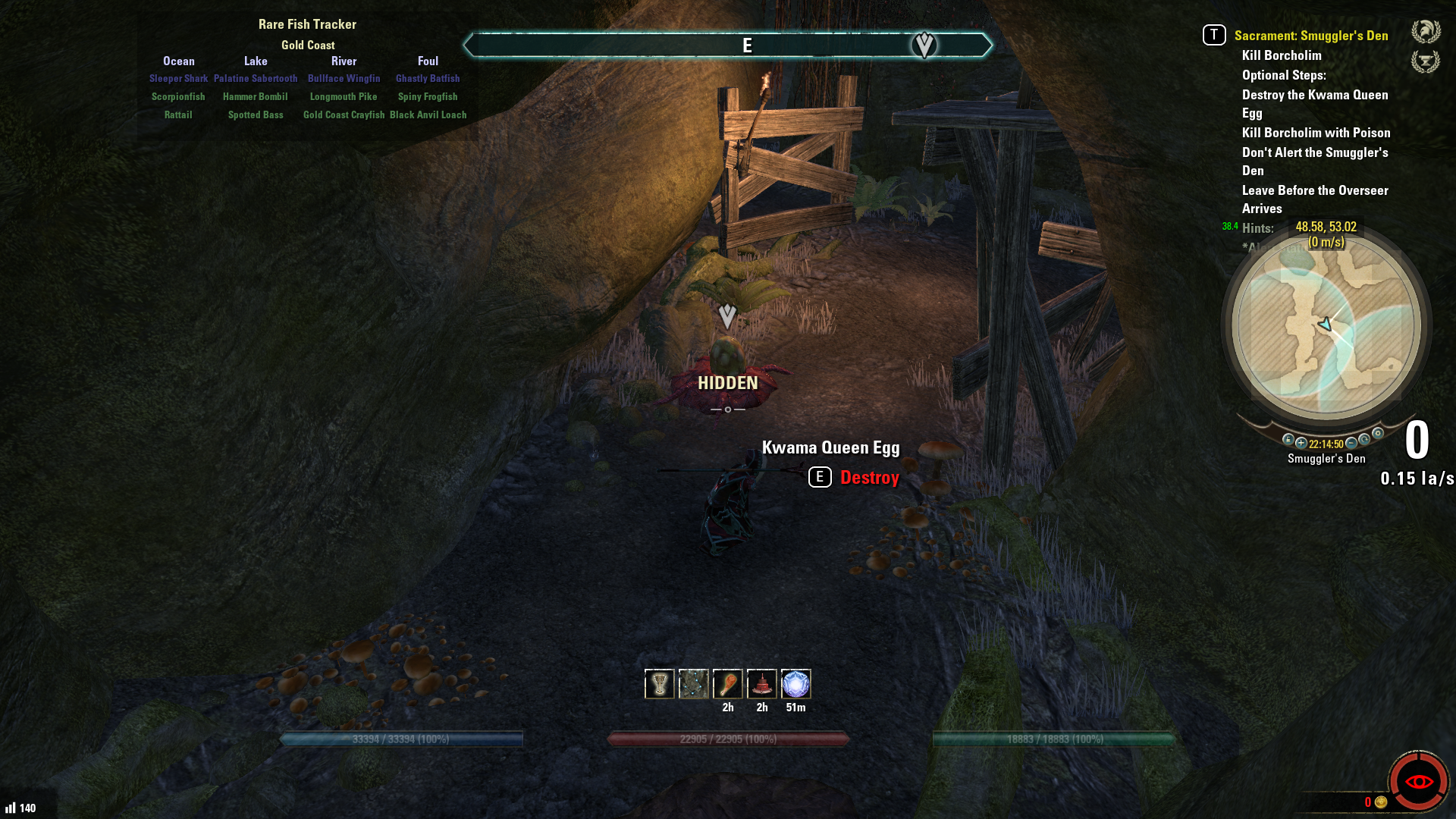Click the red stealth eye indicator
Viewport: 1456px width, 819px height.
(1418, 782)
